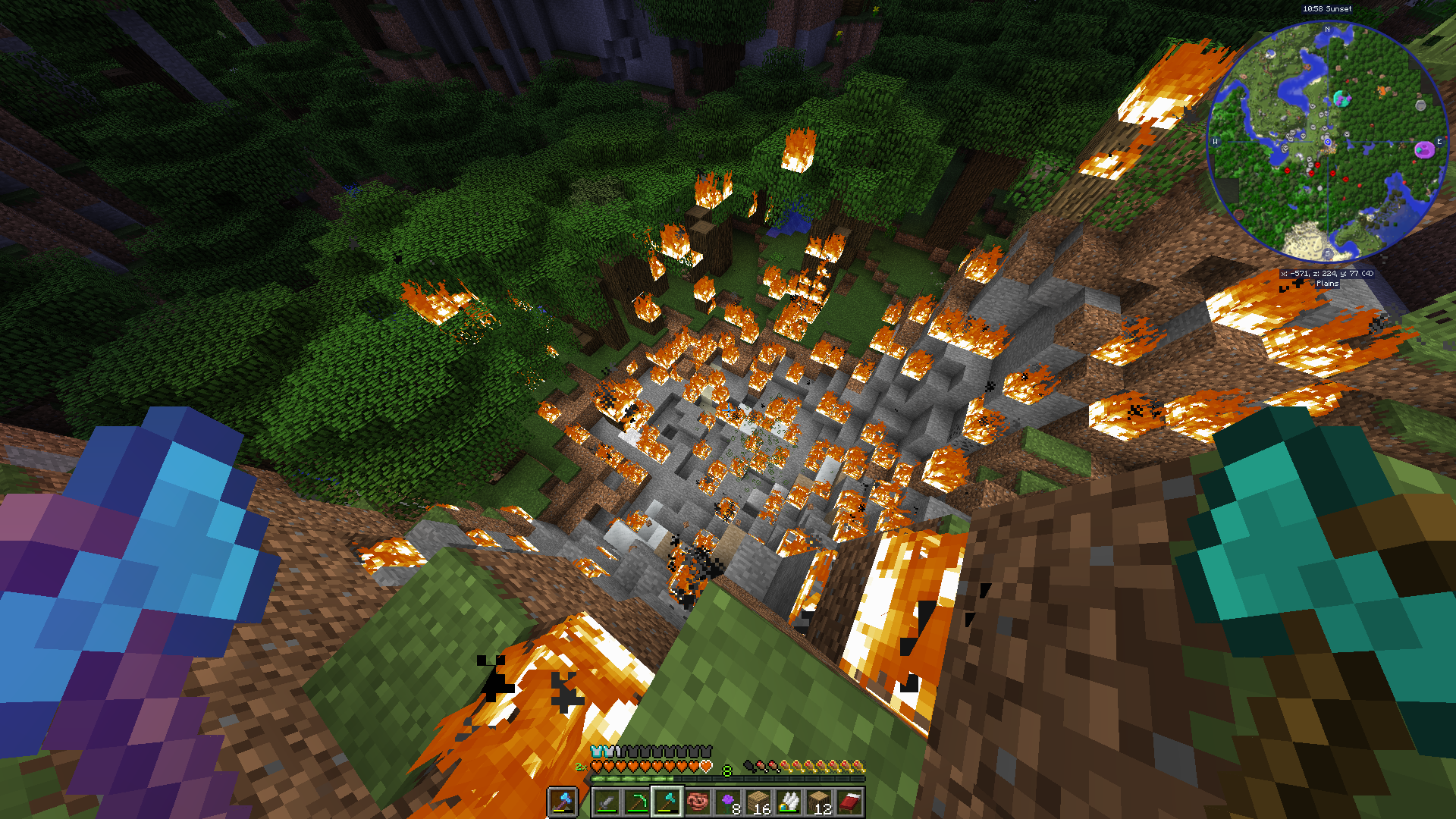Click the 10:58 Sunset time display

coord(1327,9)
